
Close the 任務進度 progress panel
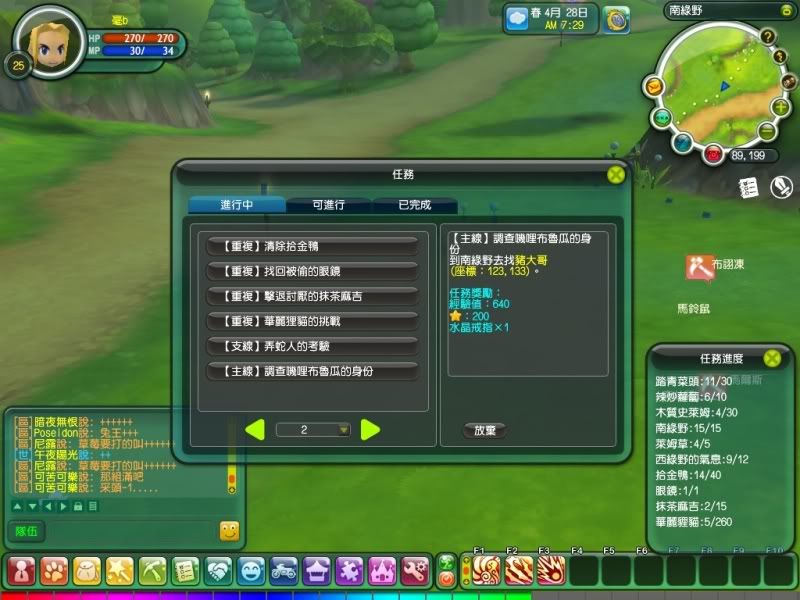772,358
